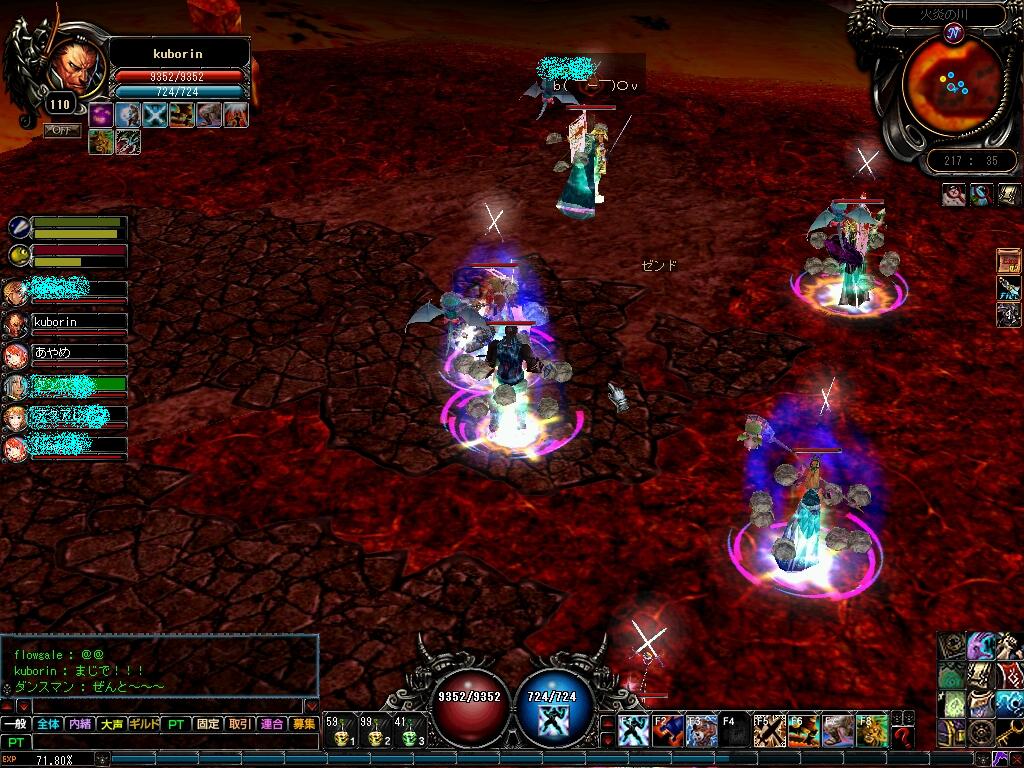The height and width of the screenshot is (768, 1024).
Task: Activate the F8 lion skill
Action: click(870, 731)
